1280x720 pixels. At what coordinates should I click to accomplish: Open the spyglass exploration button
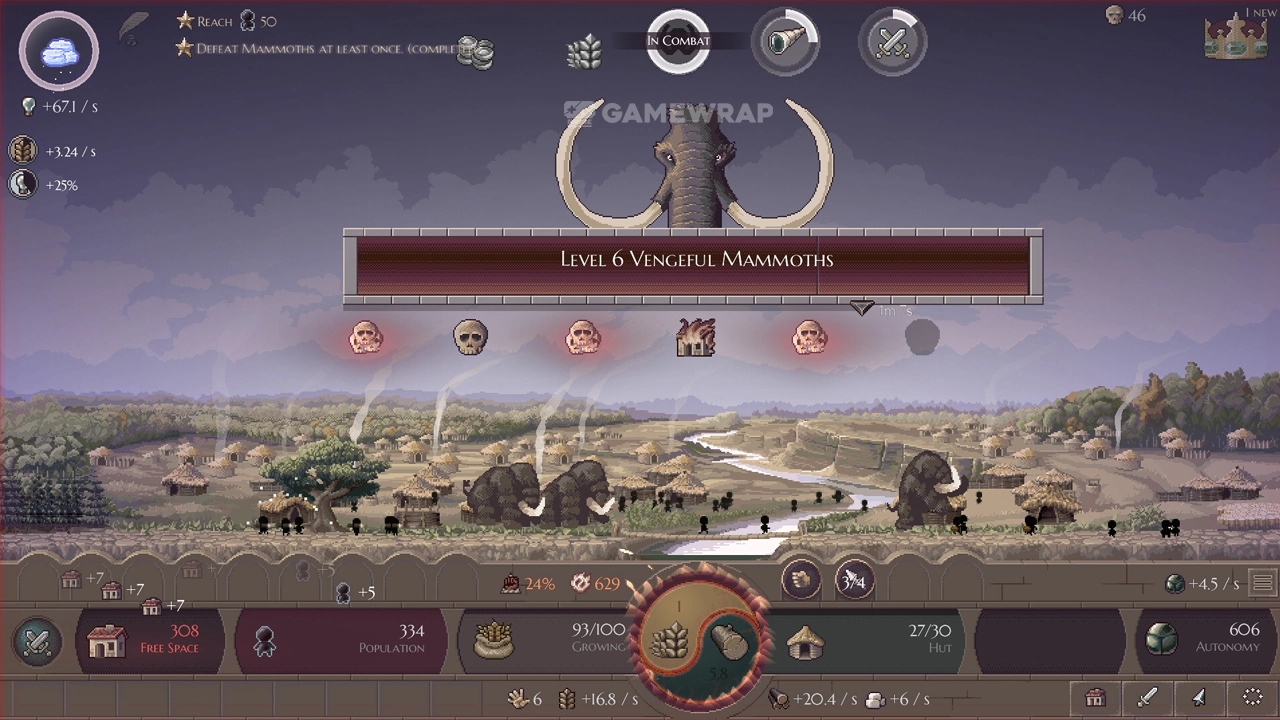785,42
